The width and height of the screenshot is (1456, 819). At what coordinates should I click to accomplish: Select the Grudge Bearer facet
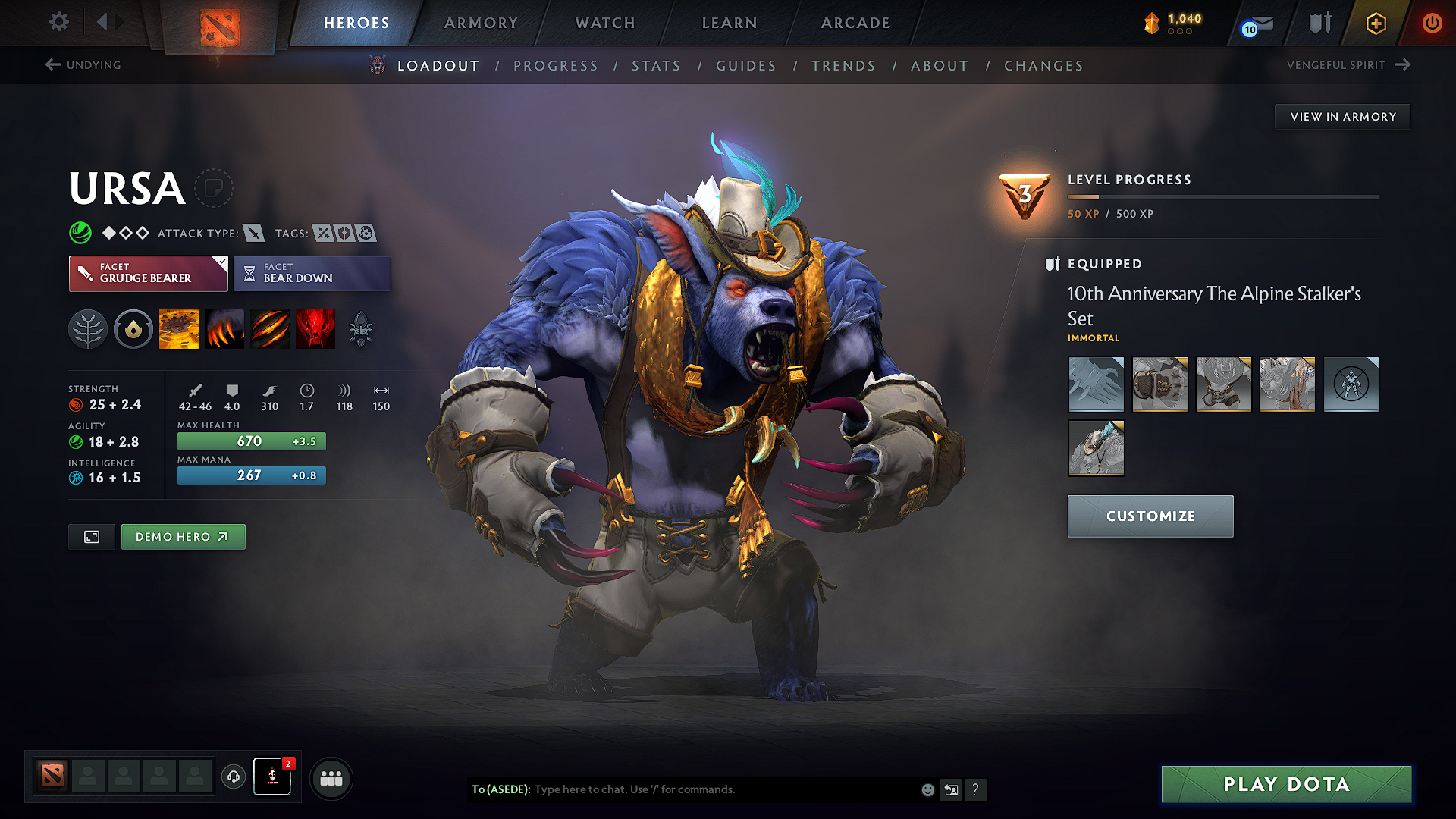[x=148, y=273]
